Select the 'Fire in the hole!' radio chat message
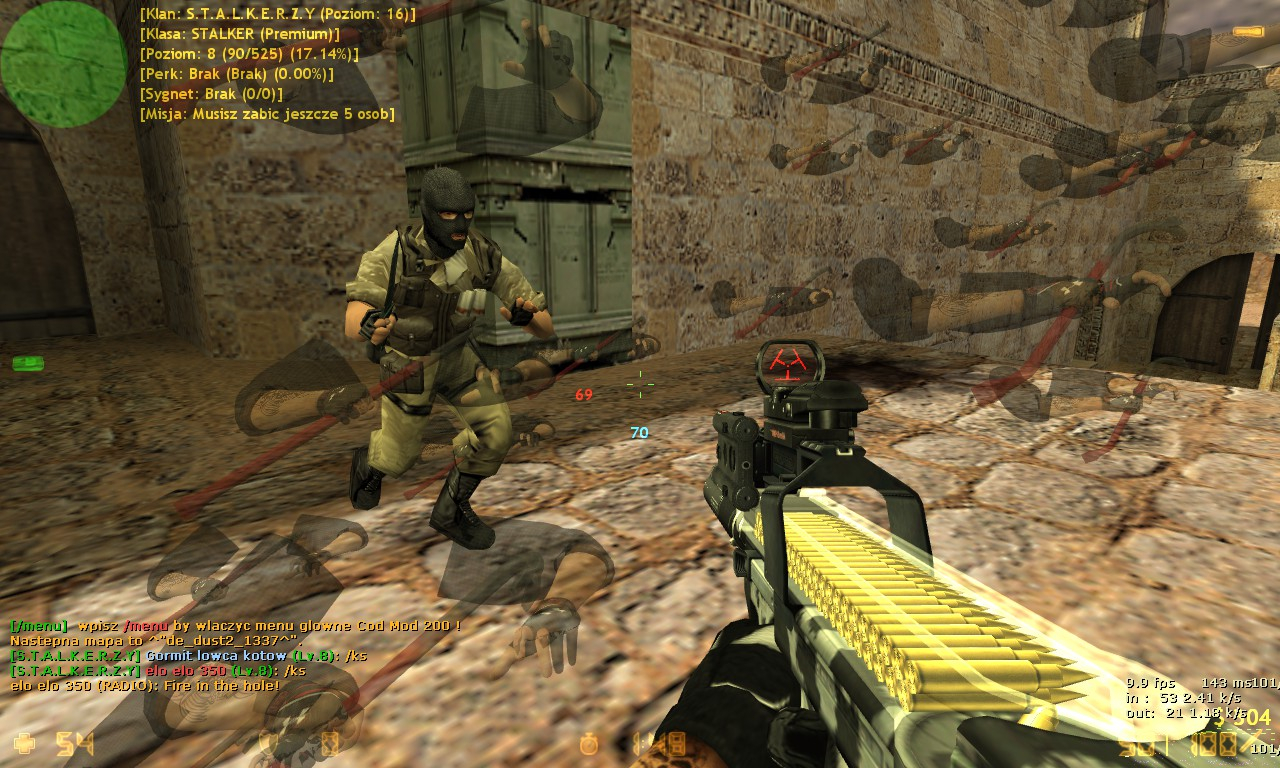The height and width of the screenshot is (768, 1280). click(145, 686)
